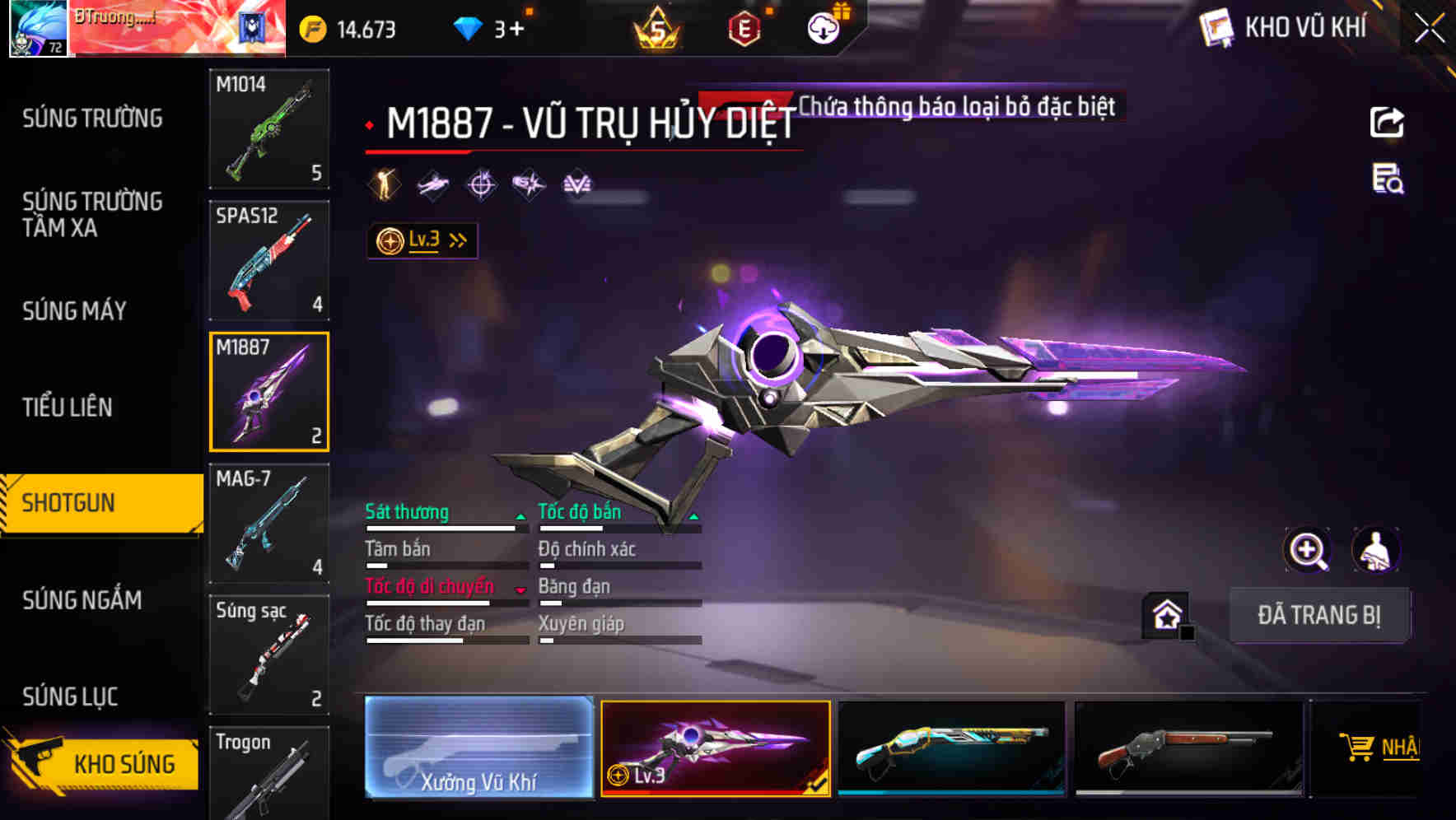This screenshot has width=1456, height=820.
Task: Switch to the SÚNG NGẮM category
Action: pos(82,601)
